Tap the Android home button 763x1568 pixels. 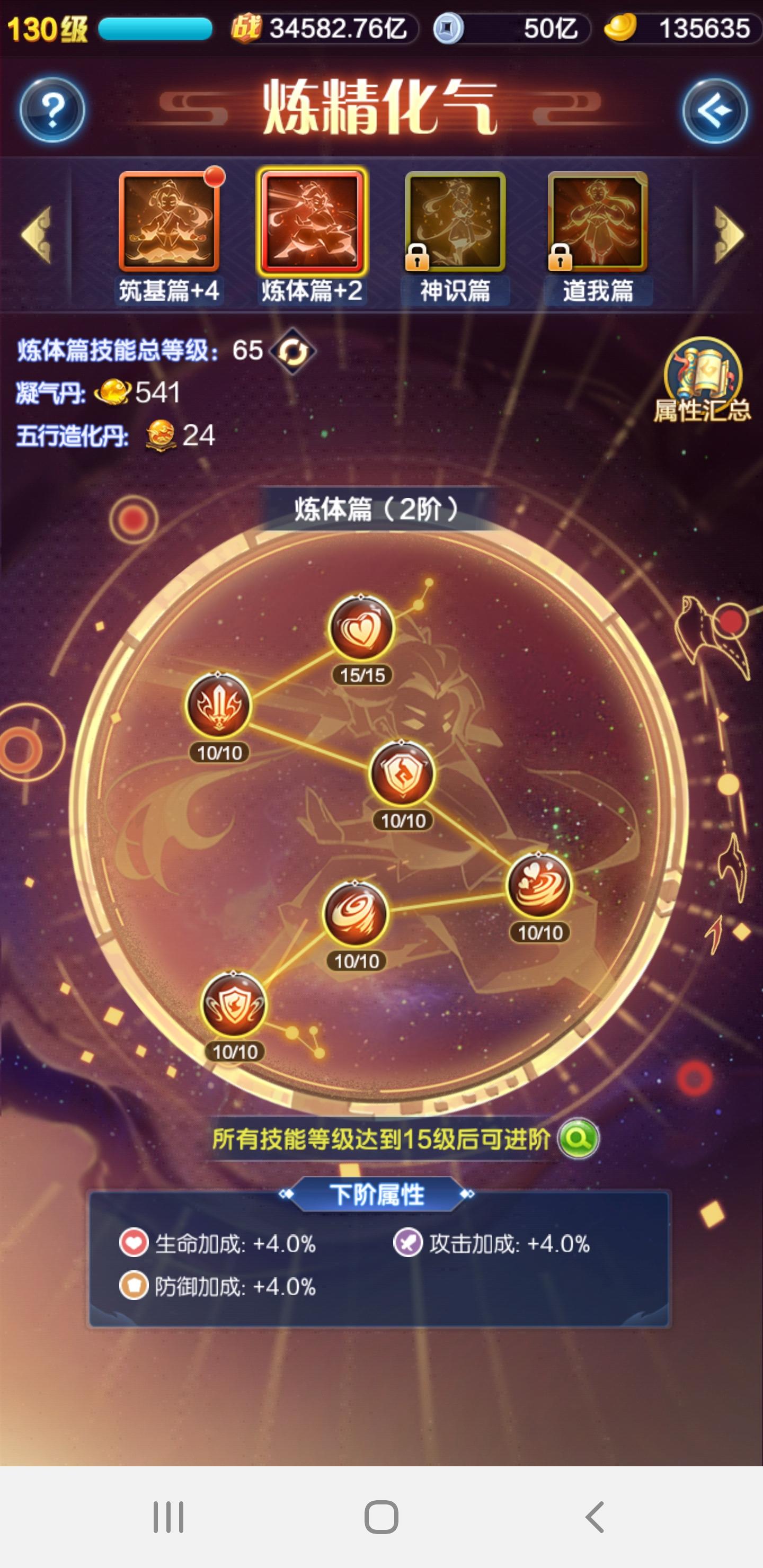point(381,1517)
